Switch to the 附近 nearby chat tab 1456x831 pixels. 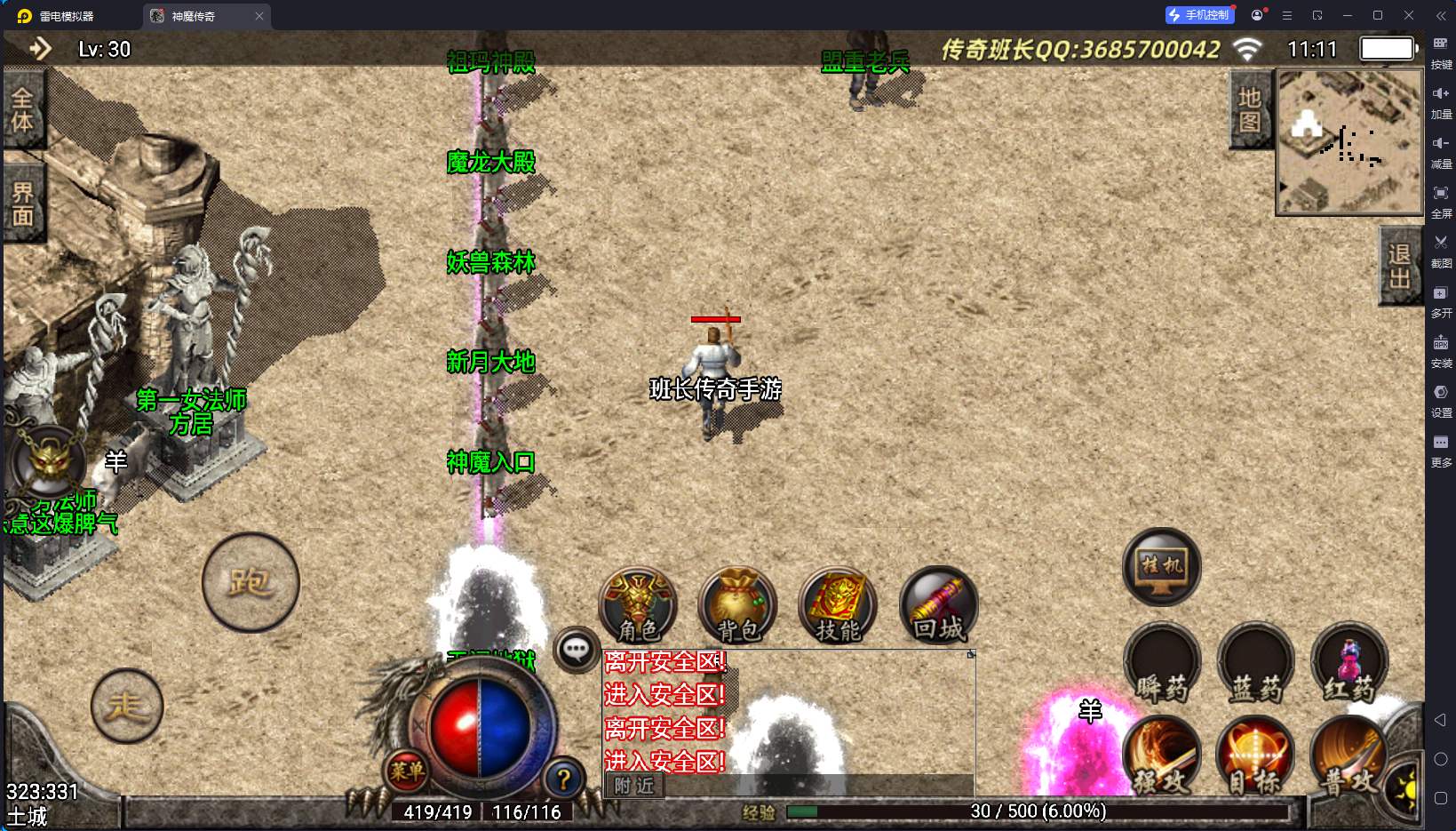(x=634, y=786)
